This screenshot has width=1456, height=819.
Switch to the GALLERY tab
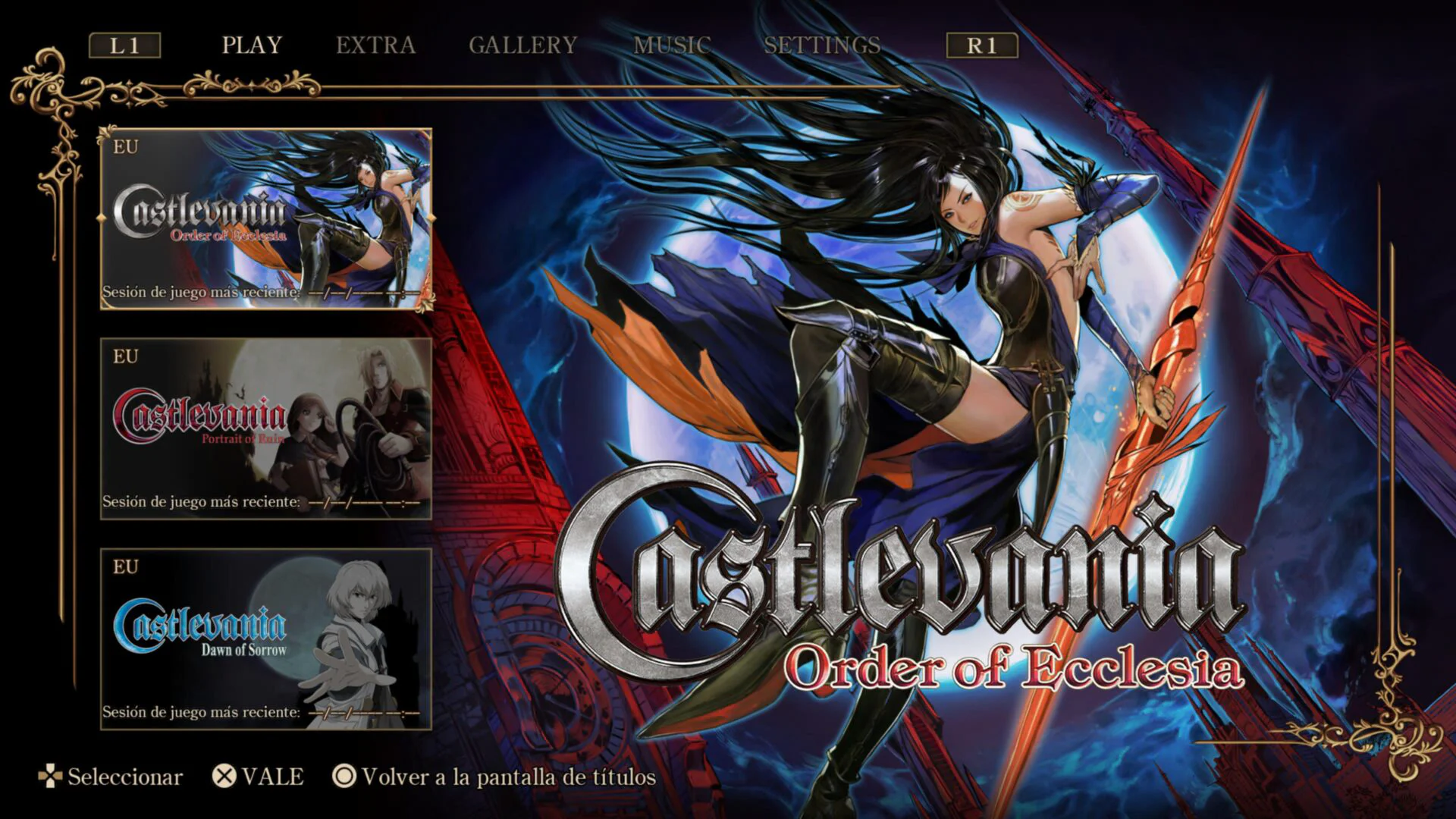522,45
